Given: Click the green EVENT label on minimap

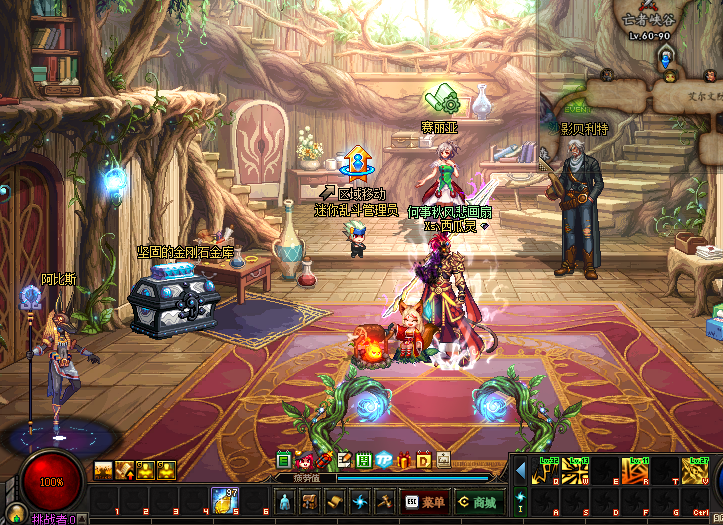Looking at the screenshot, I should [577, 108].
